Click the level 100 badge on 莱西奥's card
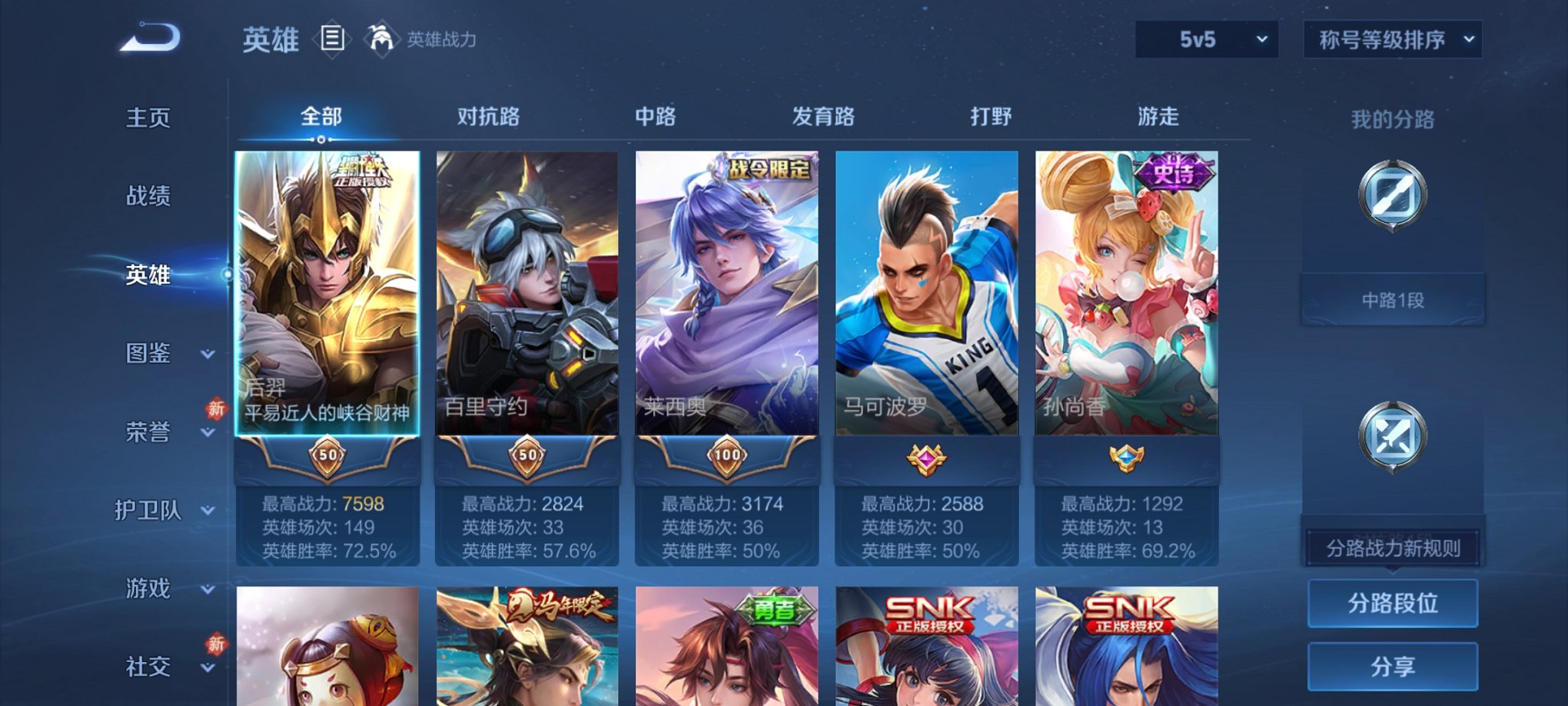This screenshot has width=1568, height=706. [x=726, y=457]
